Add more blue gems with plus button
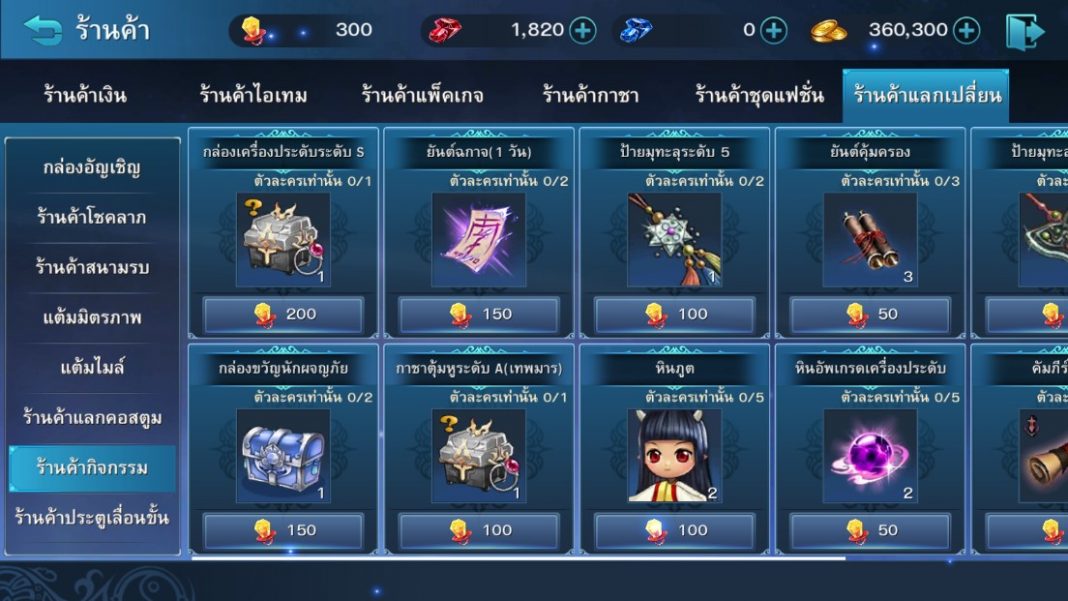 pos(774,30)
